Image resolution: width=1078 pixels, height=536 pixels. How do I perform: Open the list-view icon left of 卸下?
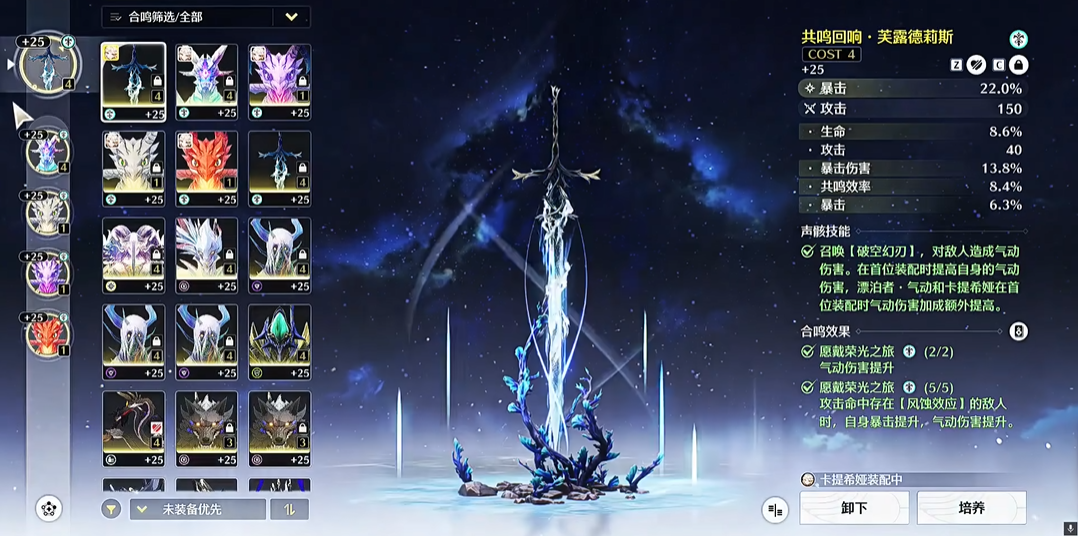(774, 509)
